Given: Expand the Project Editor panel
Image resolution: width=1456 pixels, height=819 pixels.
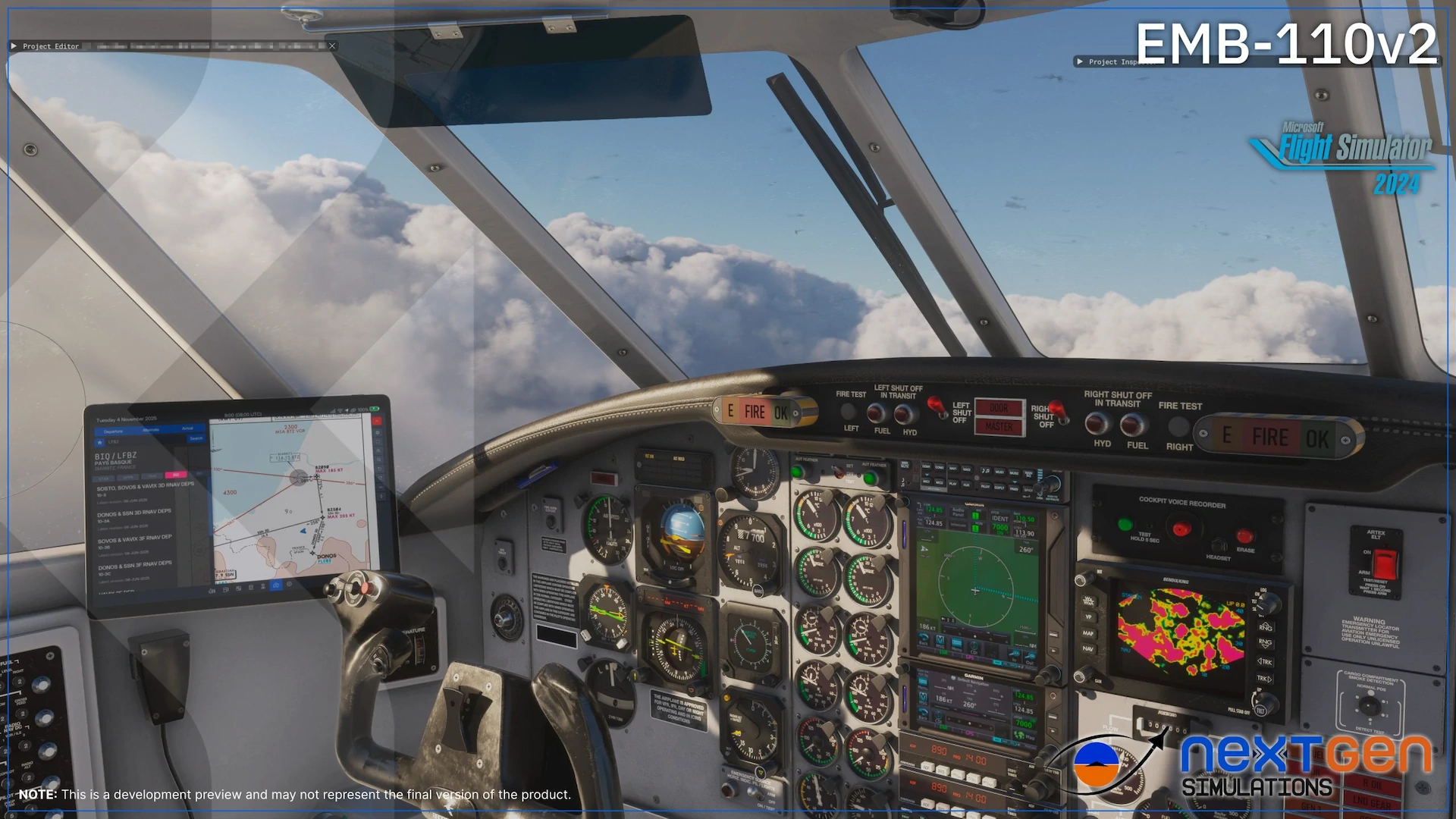Looking at the screenshot, I should (13, 45).
